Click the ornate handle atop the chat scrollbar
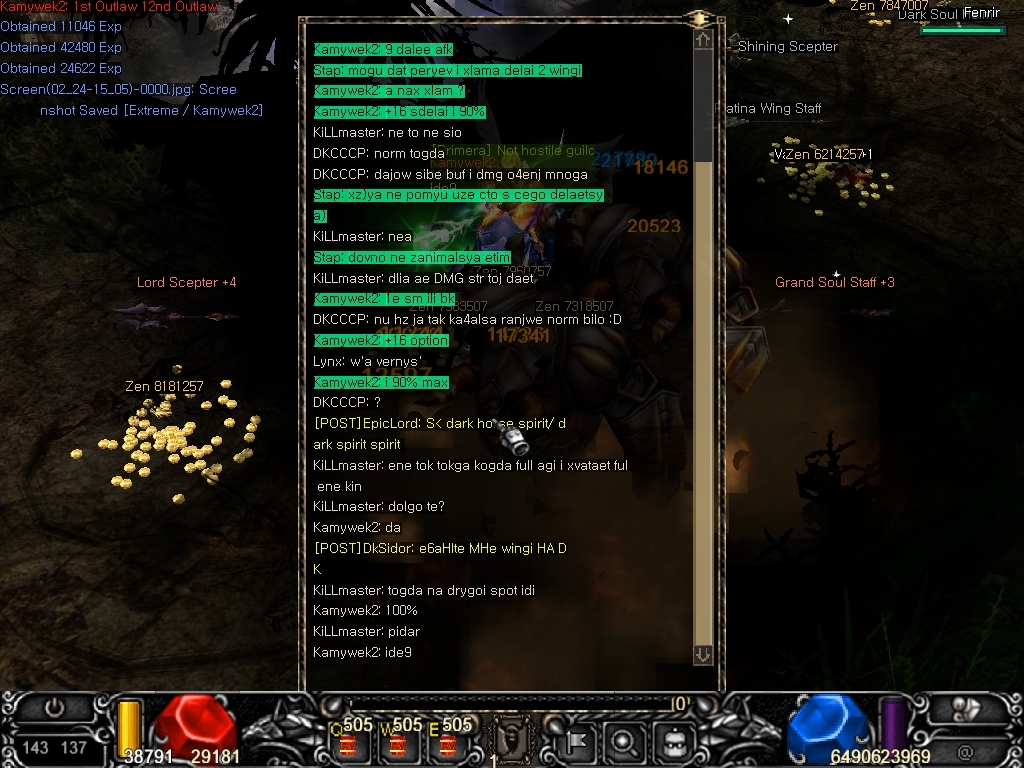Screen dimensions: 1024x768 [x=701, y=18]
